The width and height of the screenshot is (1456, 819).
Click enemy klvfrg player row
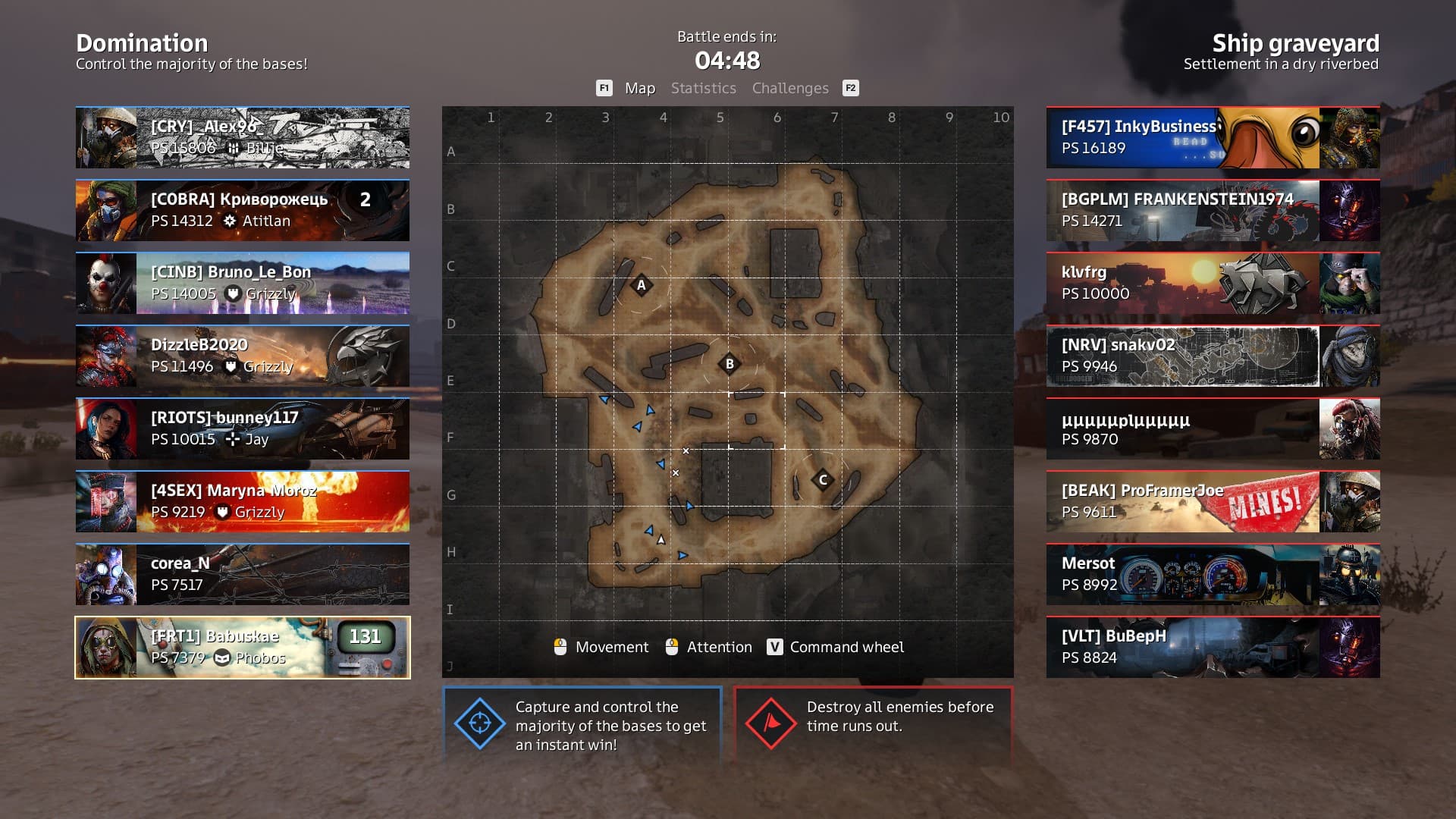click(x=1213, y=283)
